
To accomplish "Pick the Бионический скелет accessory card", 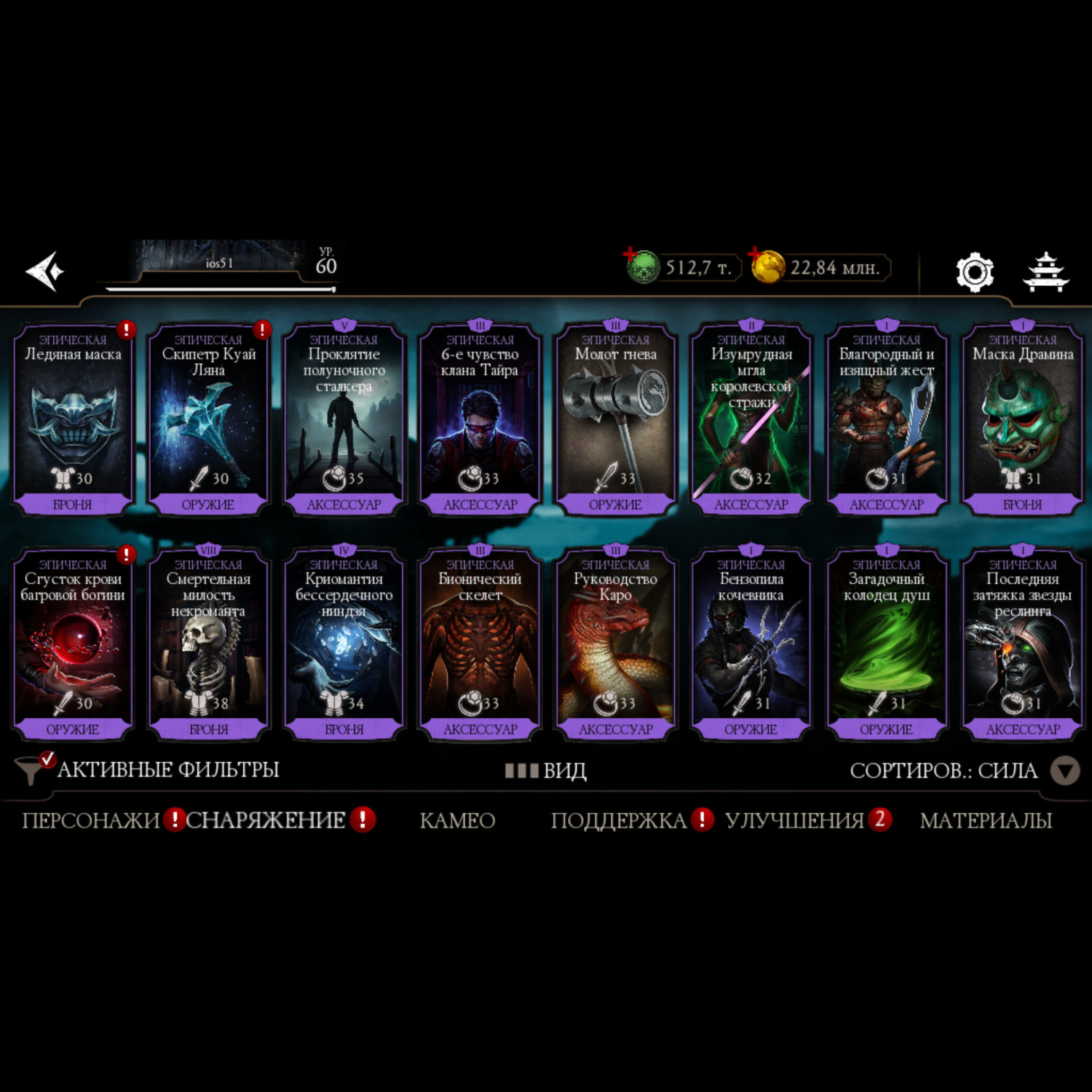I will pos(480,644).
